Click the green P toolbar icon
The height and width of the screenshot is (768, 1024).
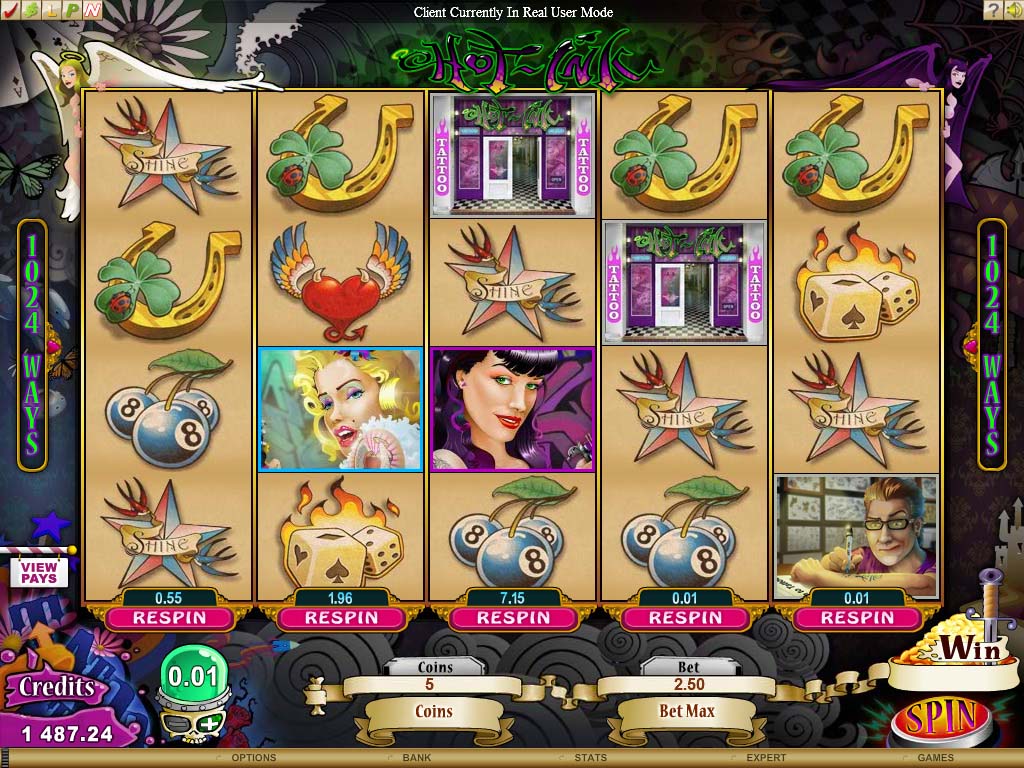[x=71, y=10]
